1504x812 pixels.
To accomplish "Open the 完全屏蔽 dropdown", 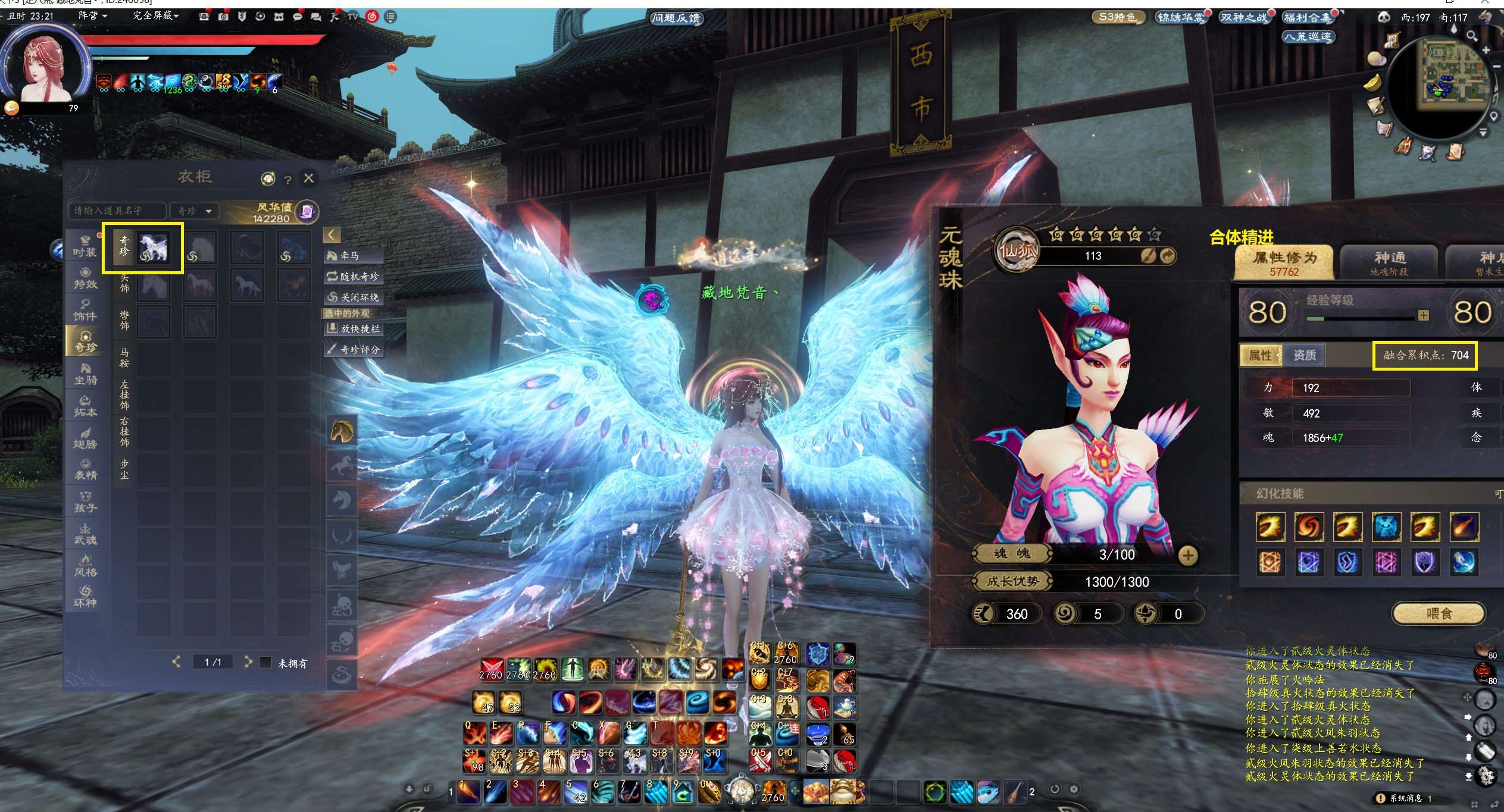I will click(155, 15).
